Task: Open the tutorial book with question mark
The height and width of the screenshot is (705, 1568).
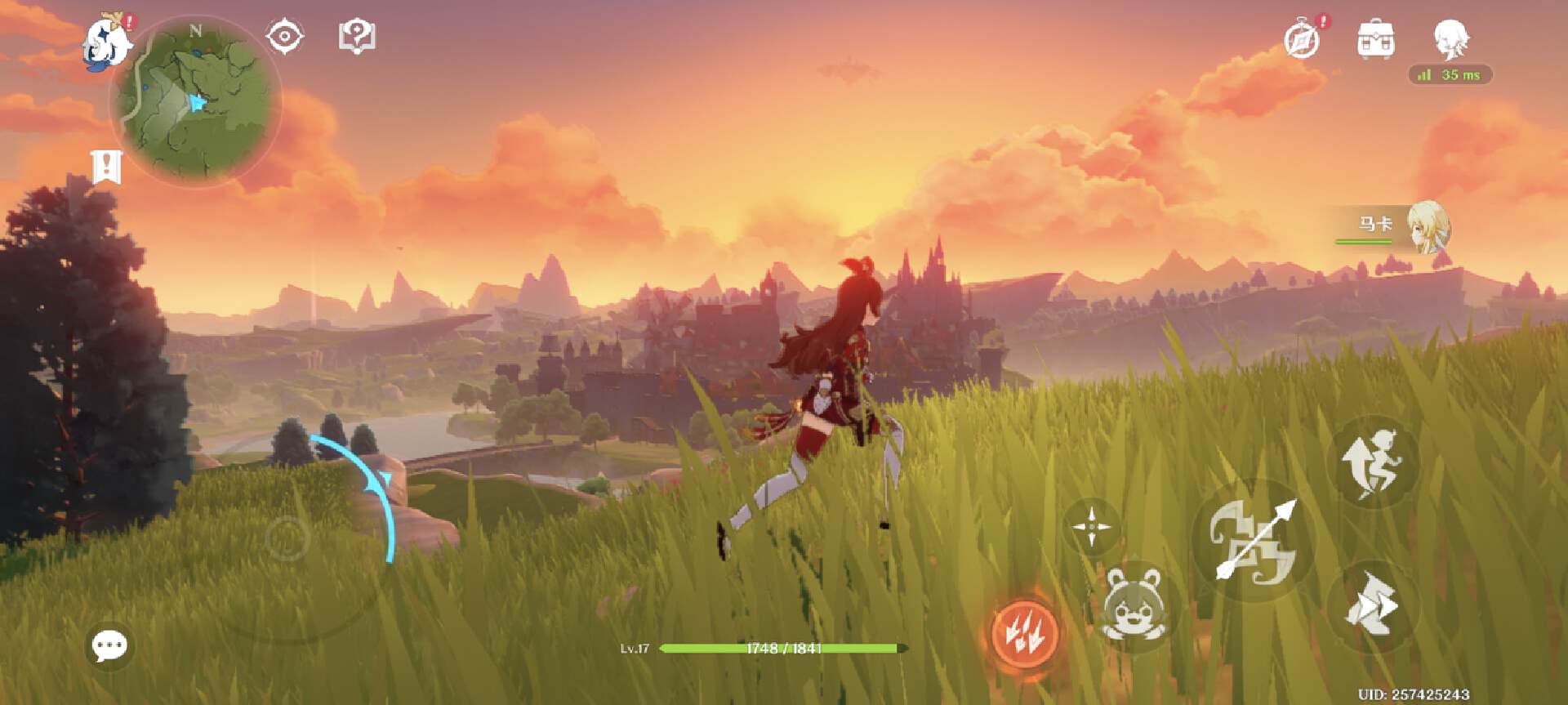Action: pos(357,37)
